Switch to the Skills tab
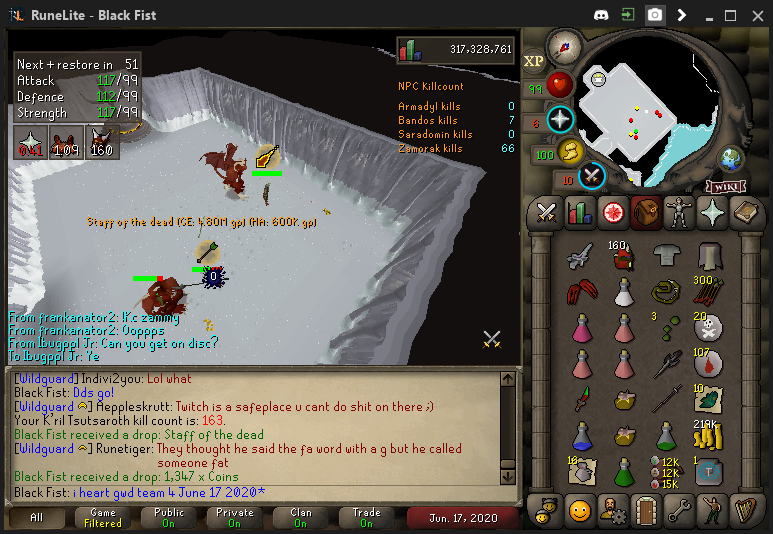 click(580, 212)
